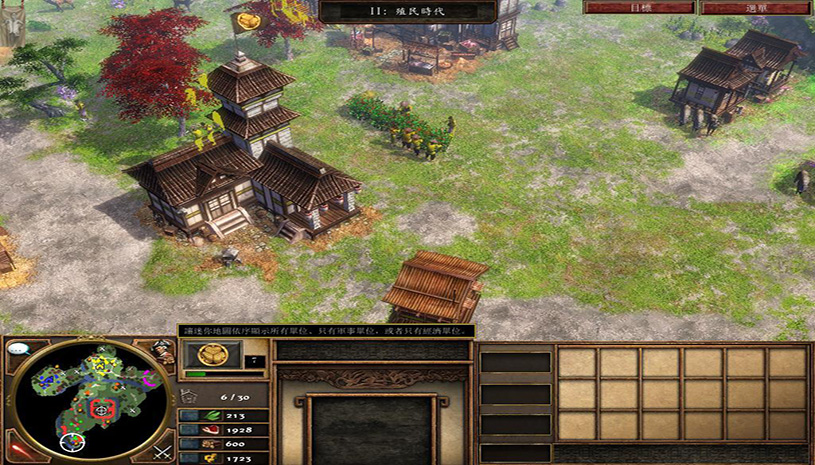This screenshot has height=465, width=815.
Task: Open the 選單 game menu
Action: (755, 7)
